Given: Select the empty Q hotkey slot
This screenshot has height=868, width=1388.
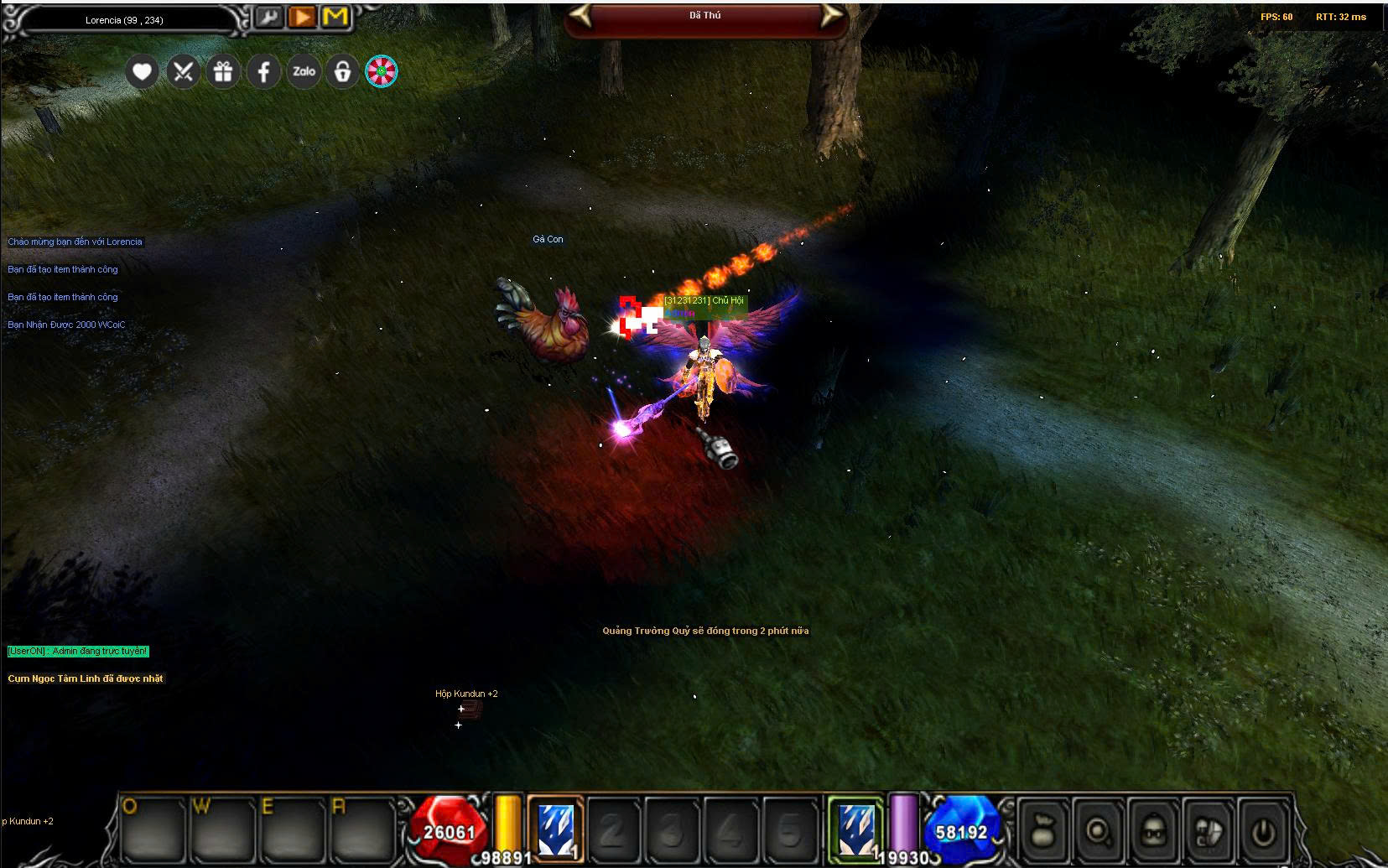Looking at the screenshot, I should [152, 830].
